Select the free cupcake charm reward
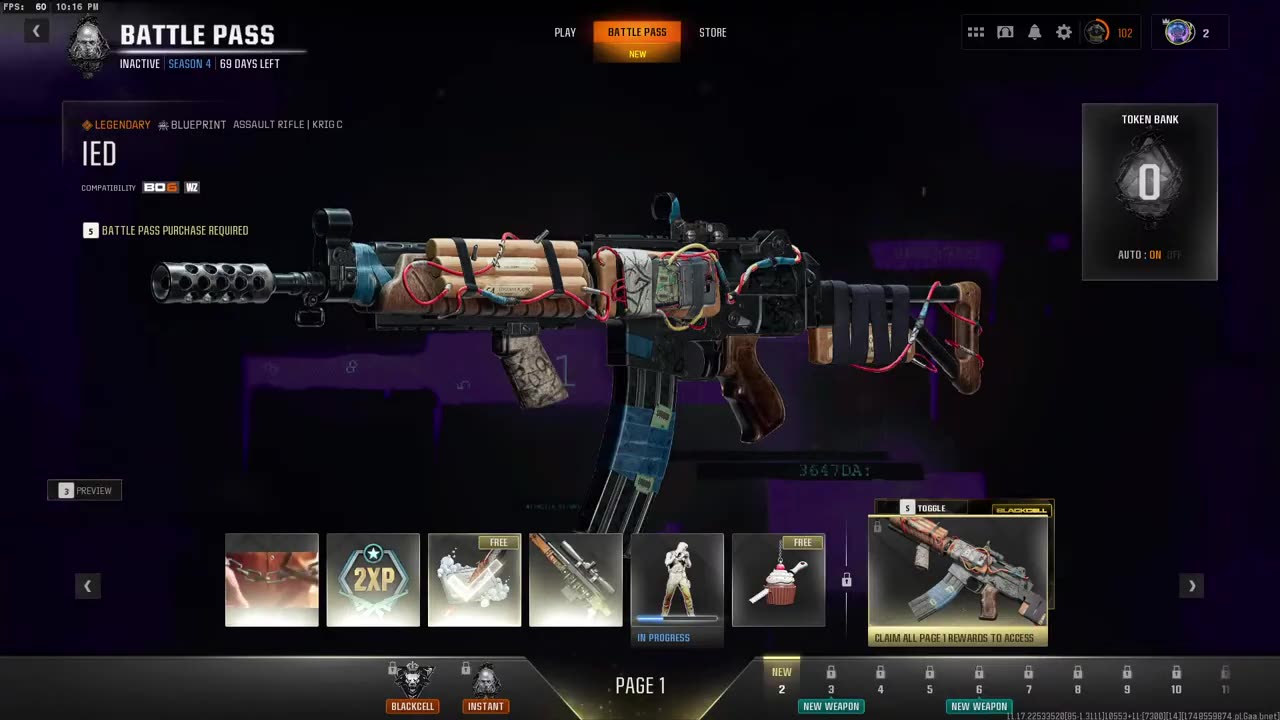 click(778, 580)
